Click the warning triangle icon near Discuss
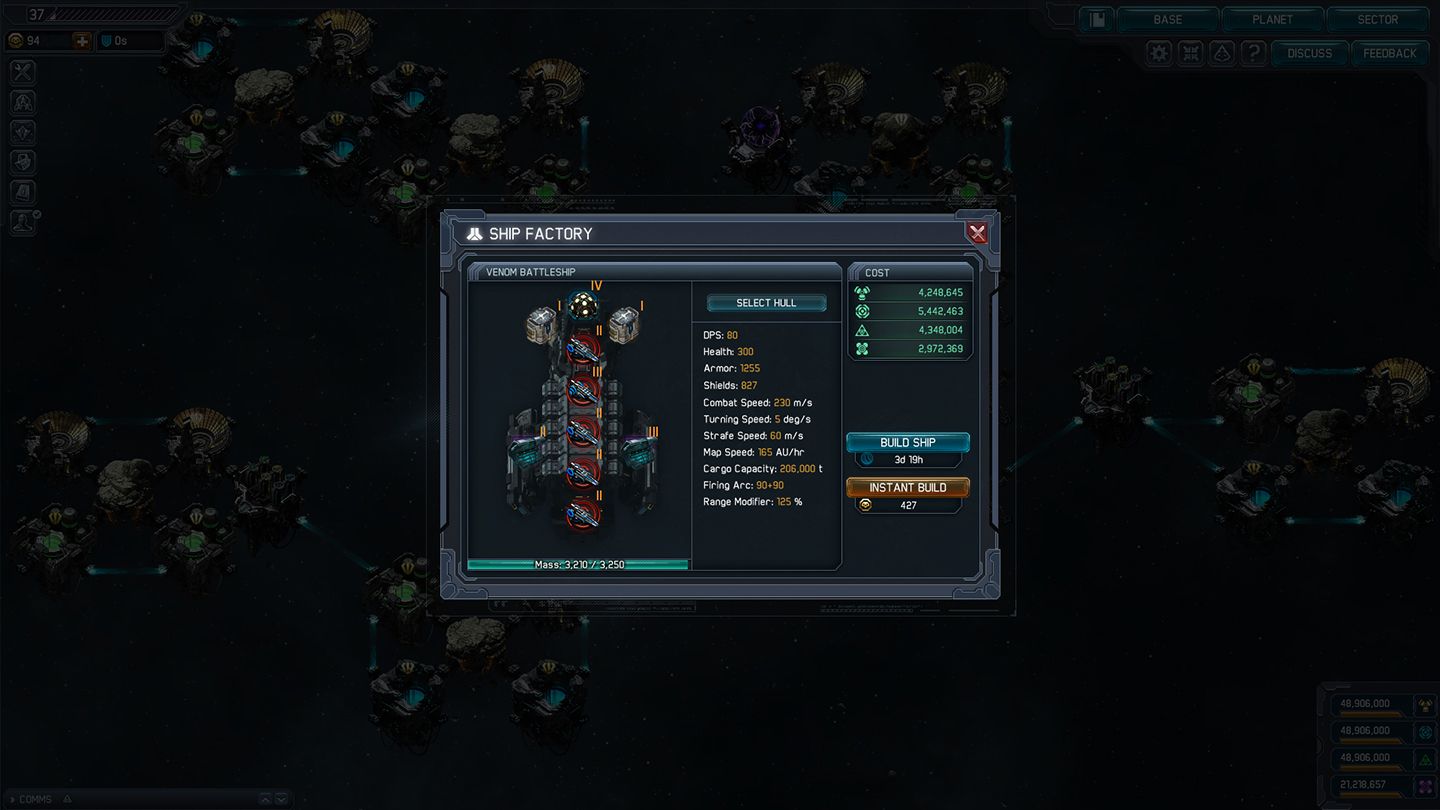1440x810 pixels. [x=1222, y=52]
